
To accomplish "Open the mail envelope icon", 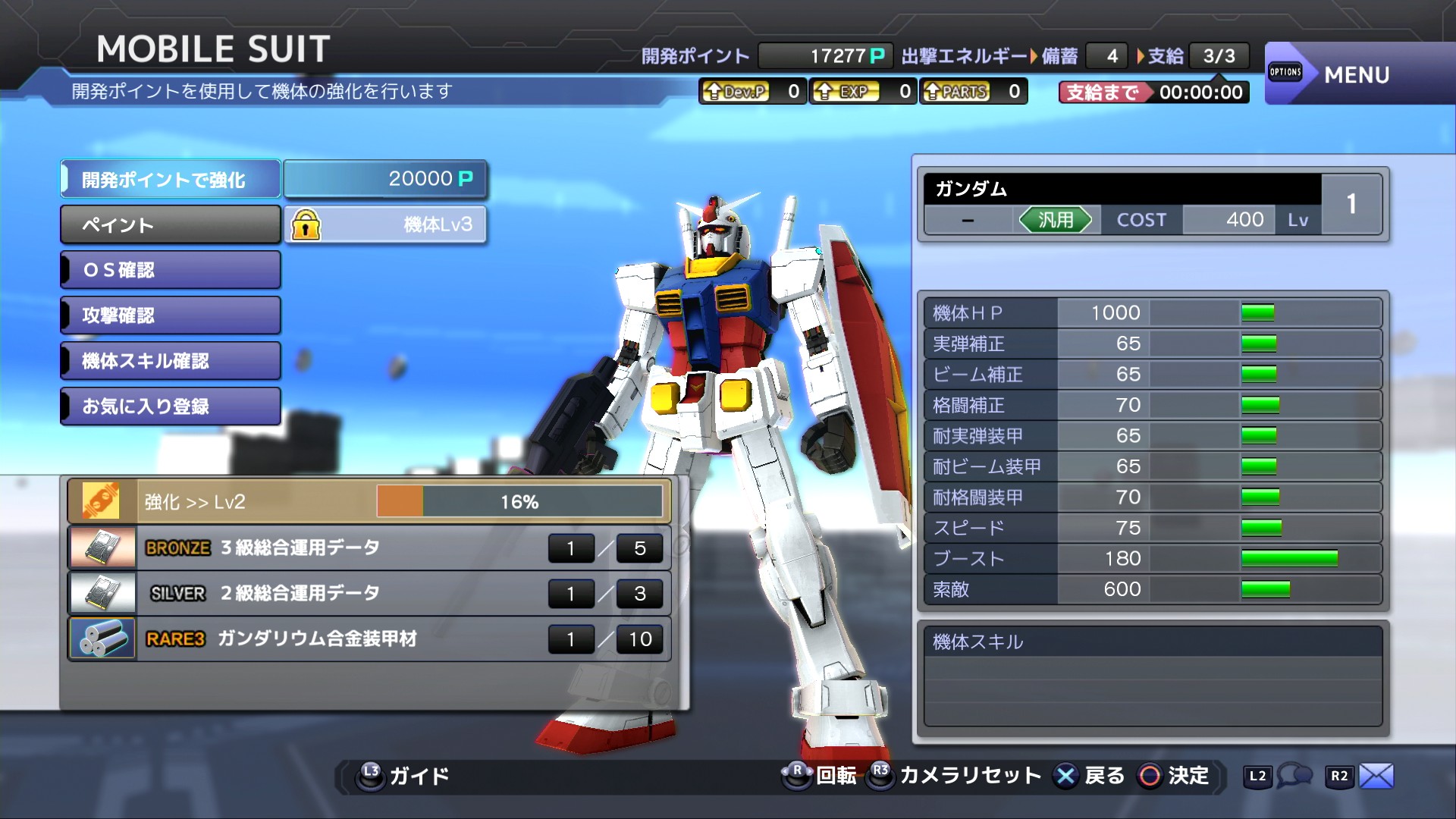I will 1376,776.
